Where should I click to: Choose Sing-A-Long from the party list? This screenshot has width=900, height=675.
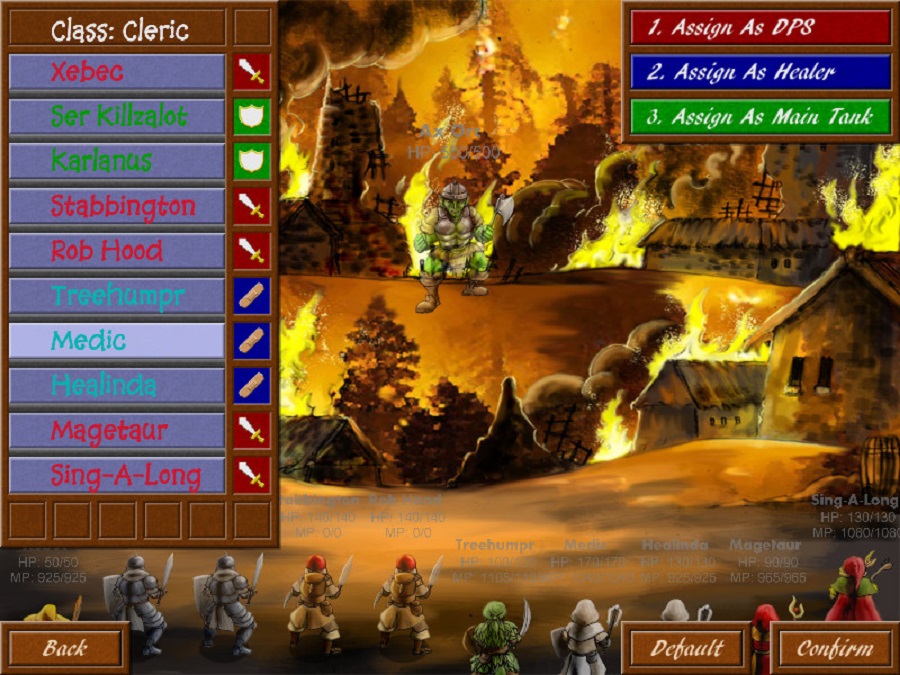click(117, 475)
